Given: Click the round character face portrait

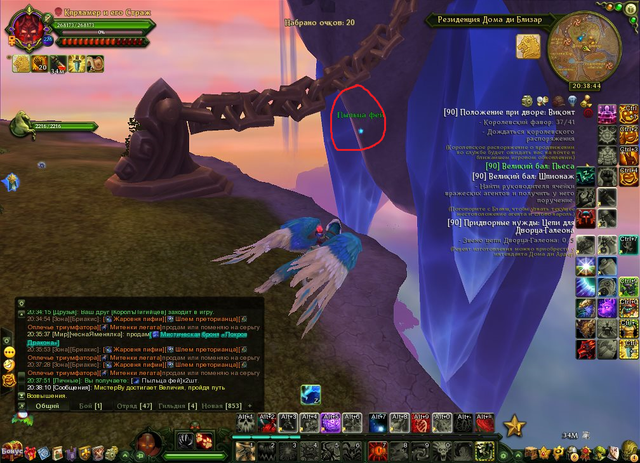Looking at the screenshot, I should [x=147, y=441].
